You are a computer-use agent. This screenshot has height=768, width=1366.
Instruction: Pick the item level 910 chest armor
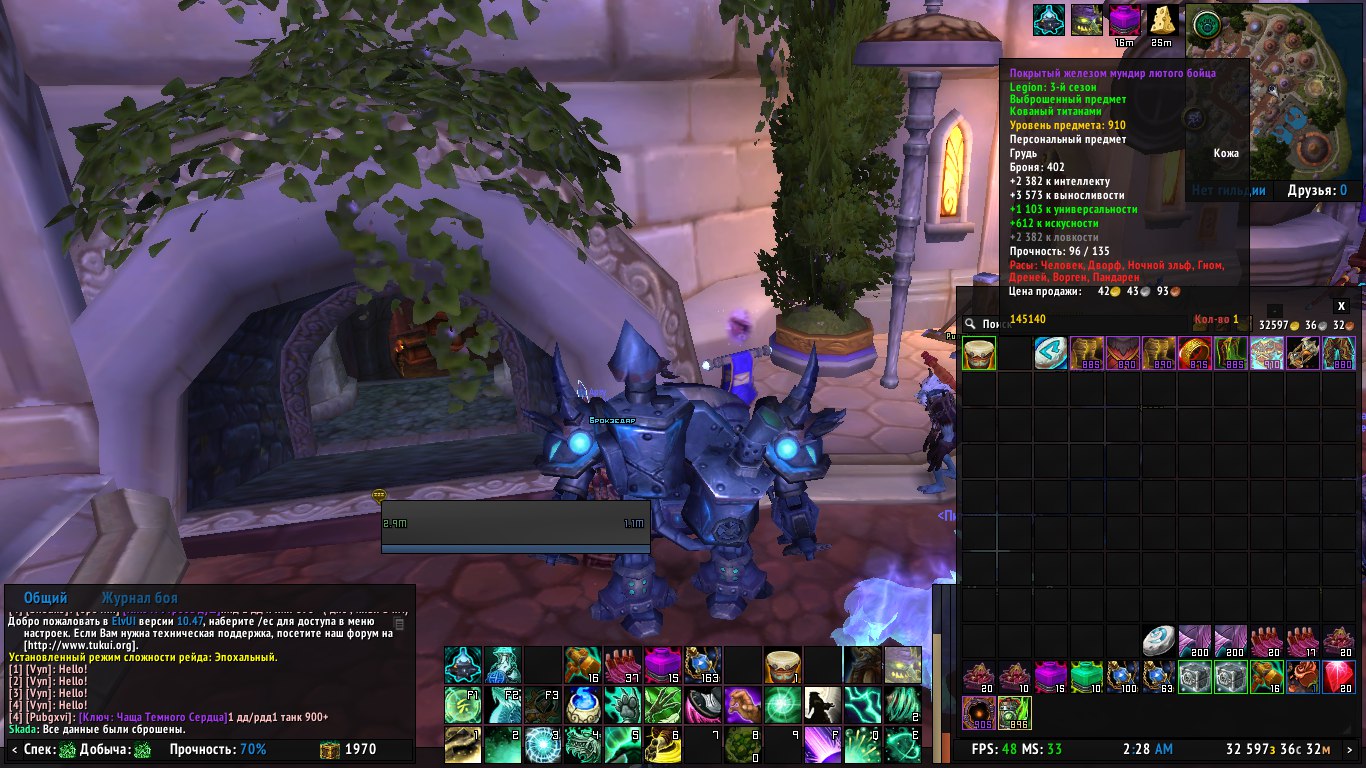[x=1266, y=353]
